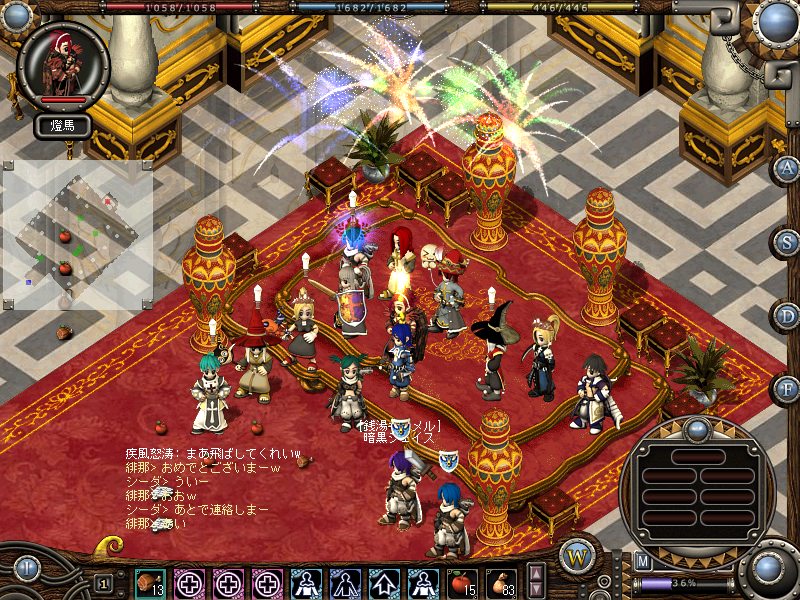Activate the up-arrow skill icon
Screen dimensions: 800x600
(384, 582)
